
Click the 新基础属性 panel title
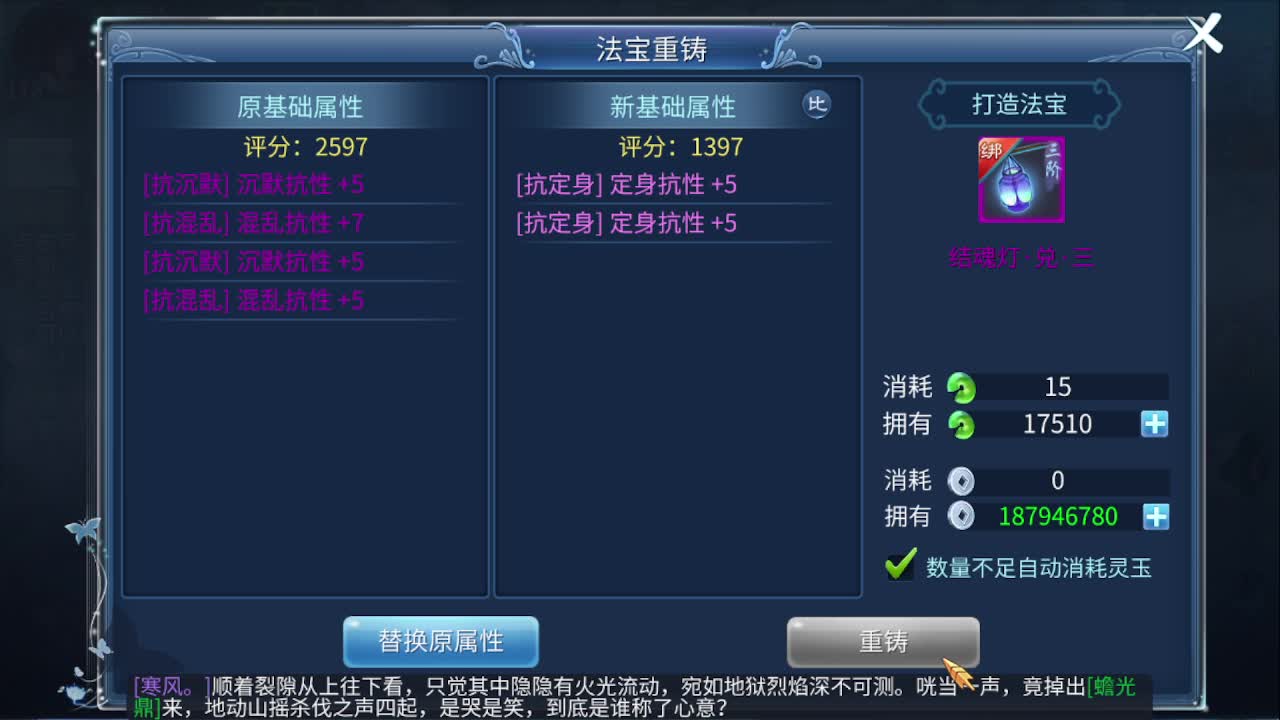673,105
